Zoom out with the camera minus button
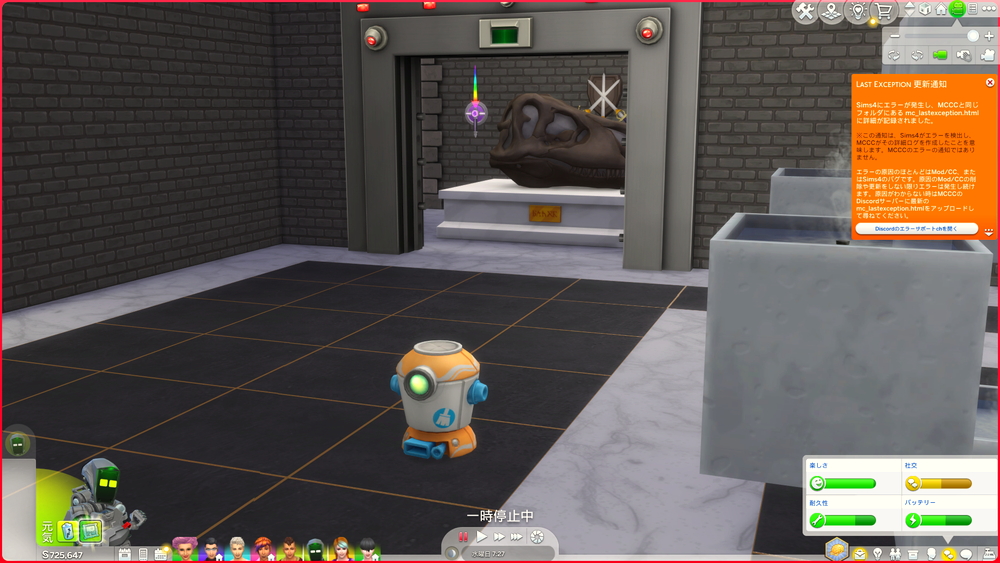 (x=895, y=36)
